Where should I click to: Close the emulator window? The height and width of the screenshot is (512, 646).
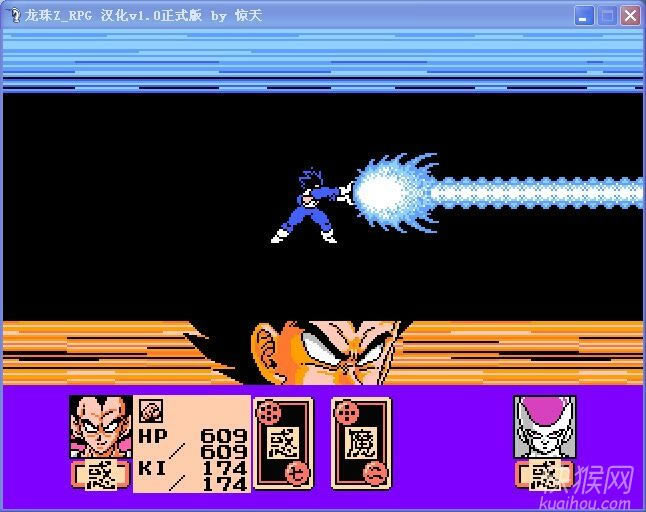point(629,15)
